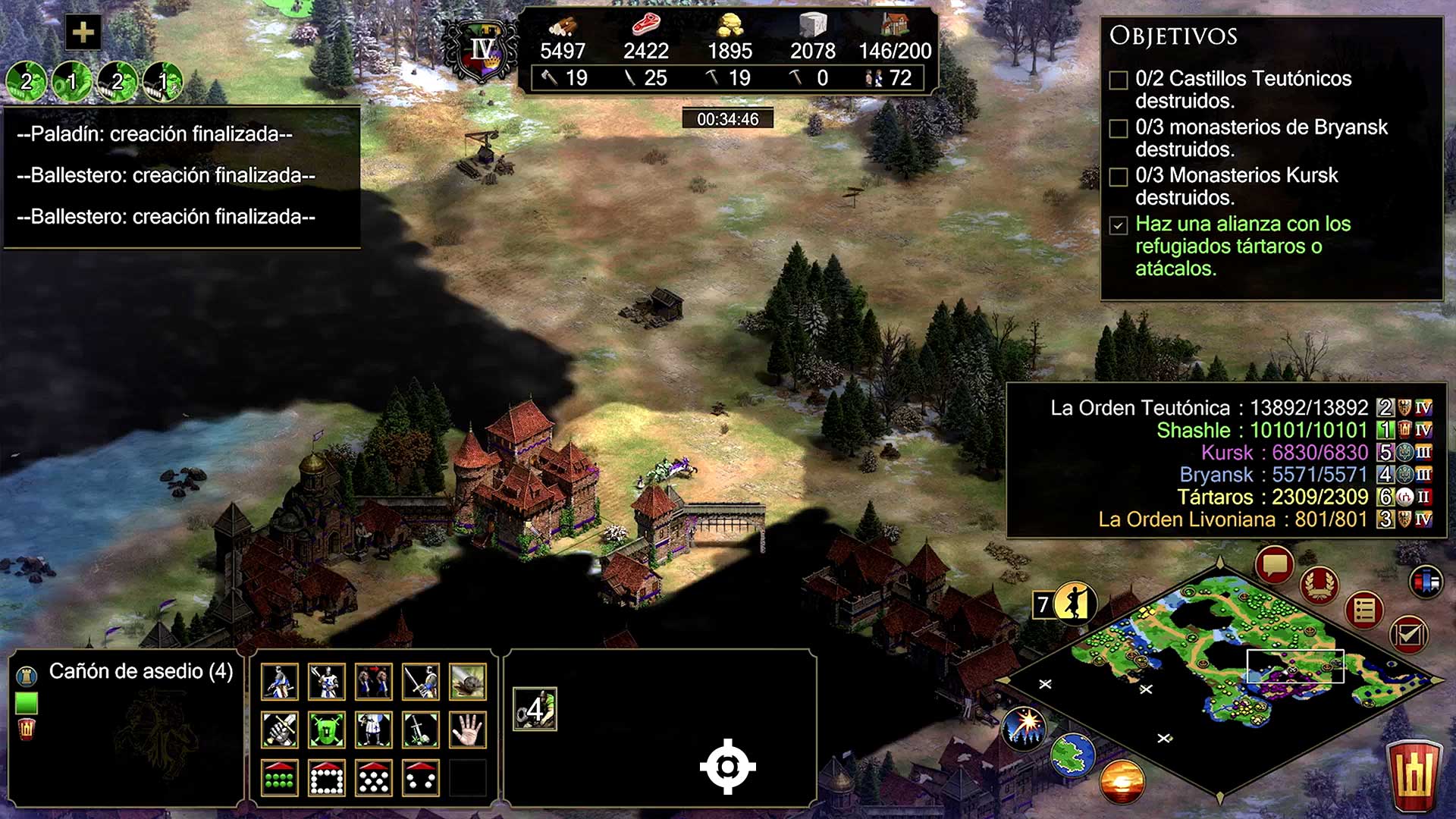Viewport: 1456px width, 819px height.
Task: Activate the white hand stop command
Action: (467, 730)
